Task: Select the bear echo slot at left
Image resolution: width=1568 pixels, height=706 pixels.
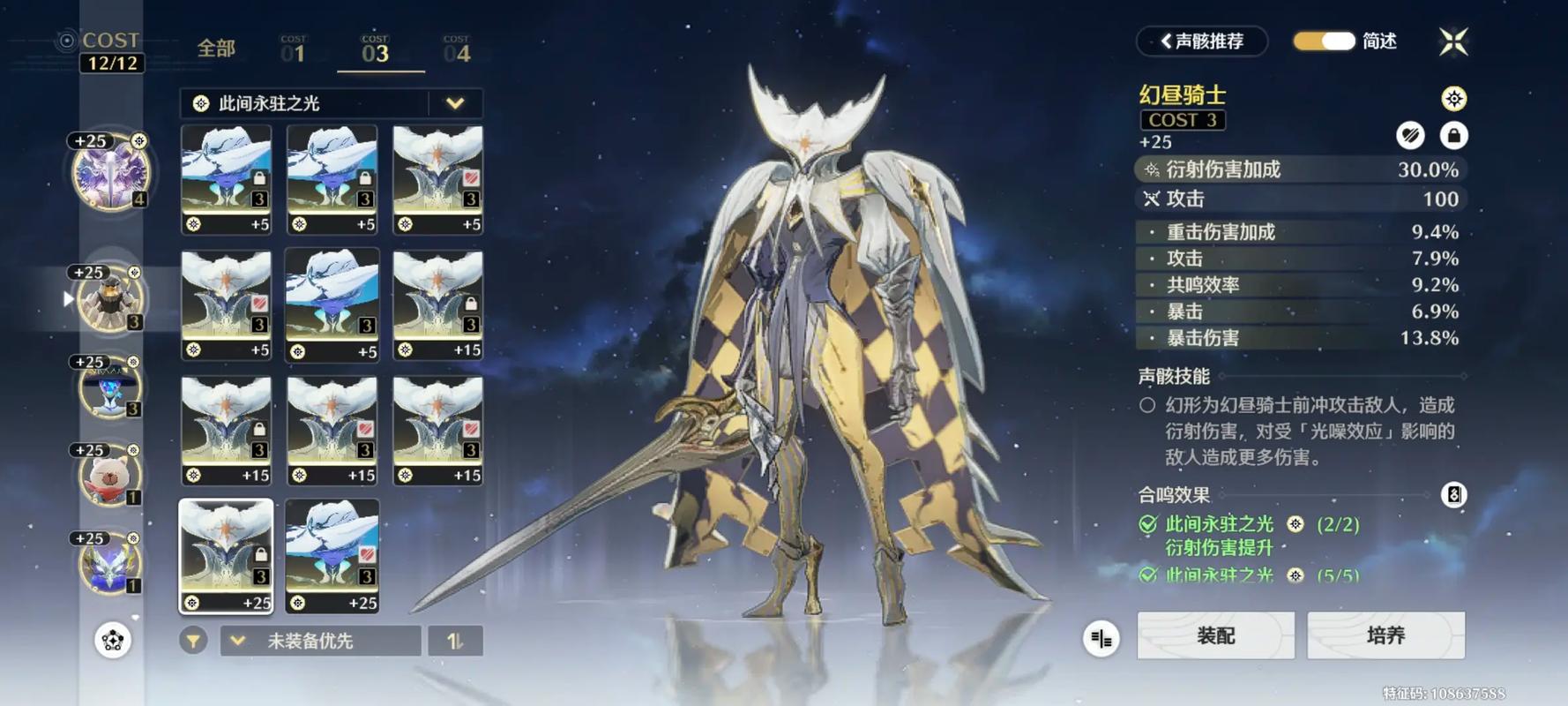Action: (110, 477)
